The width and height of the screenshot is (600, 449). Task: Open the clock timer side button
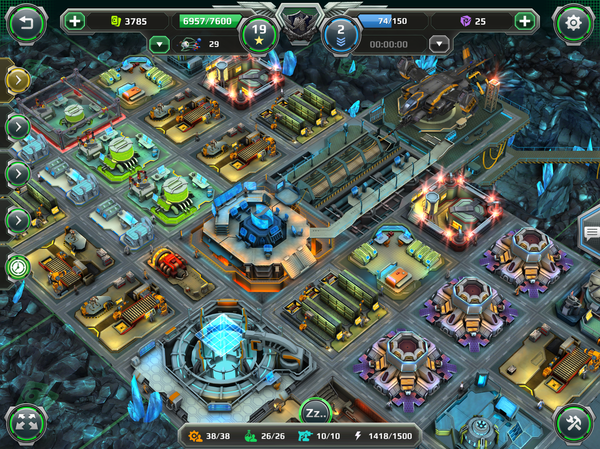point(17,267)
